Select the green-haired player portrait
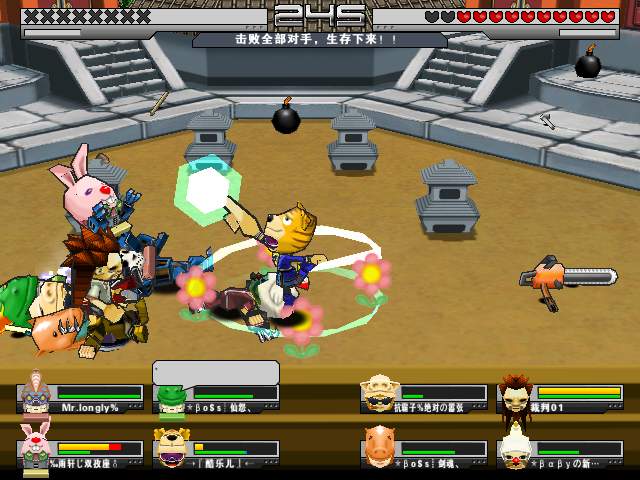 click(x=171, y=397)
